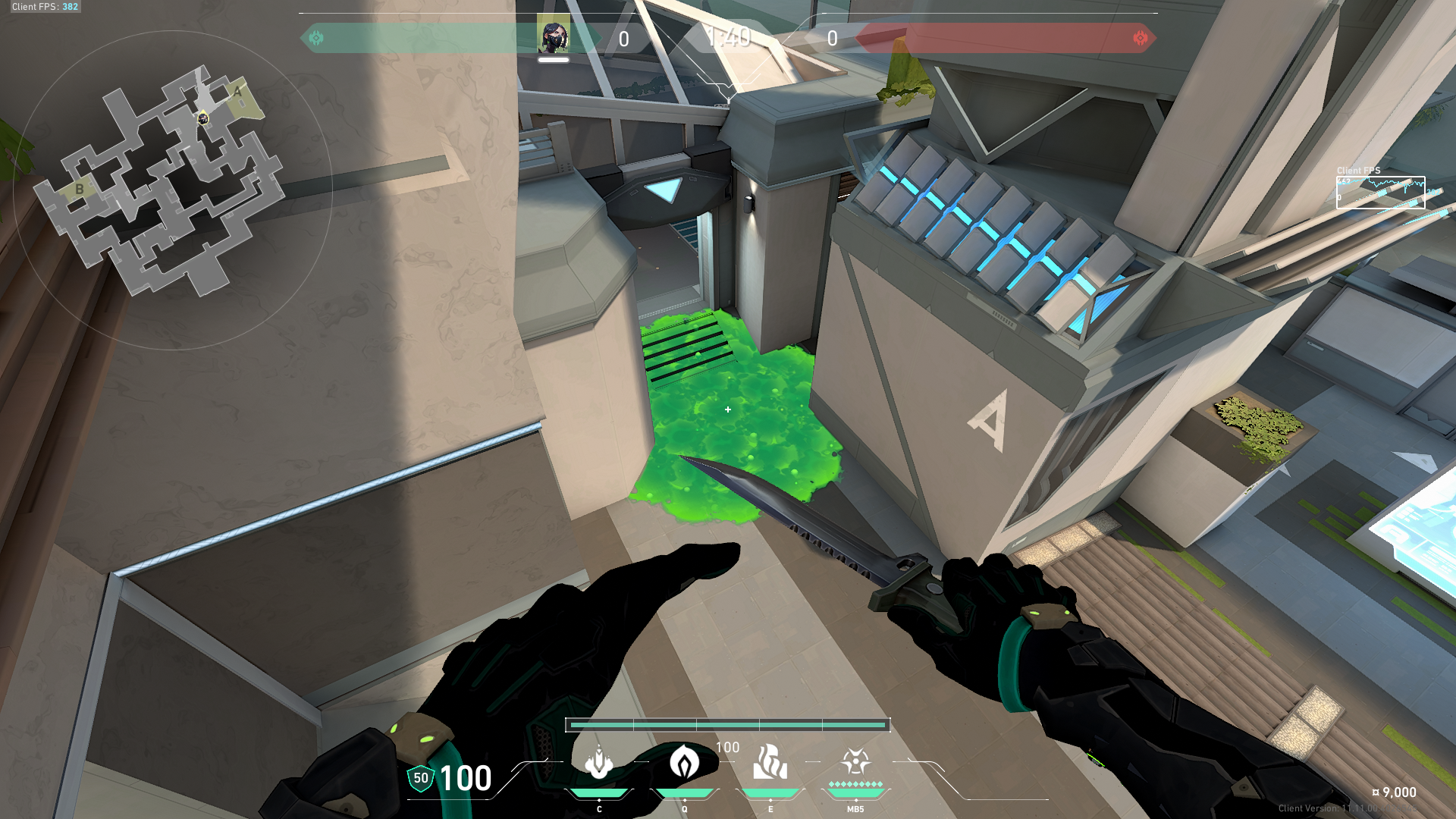The width and height of the screenshot is (1456, 819).
Task: Trigger the Toxic Screen ability icon
Action: (770, 763)
